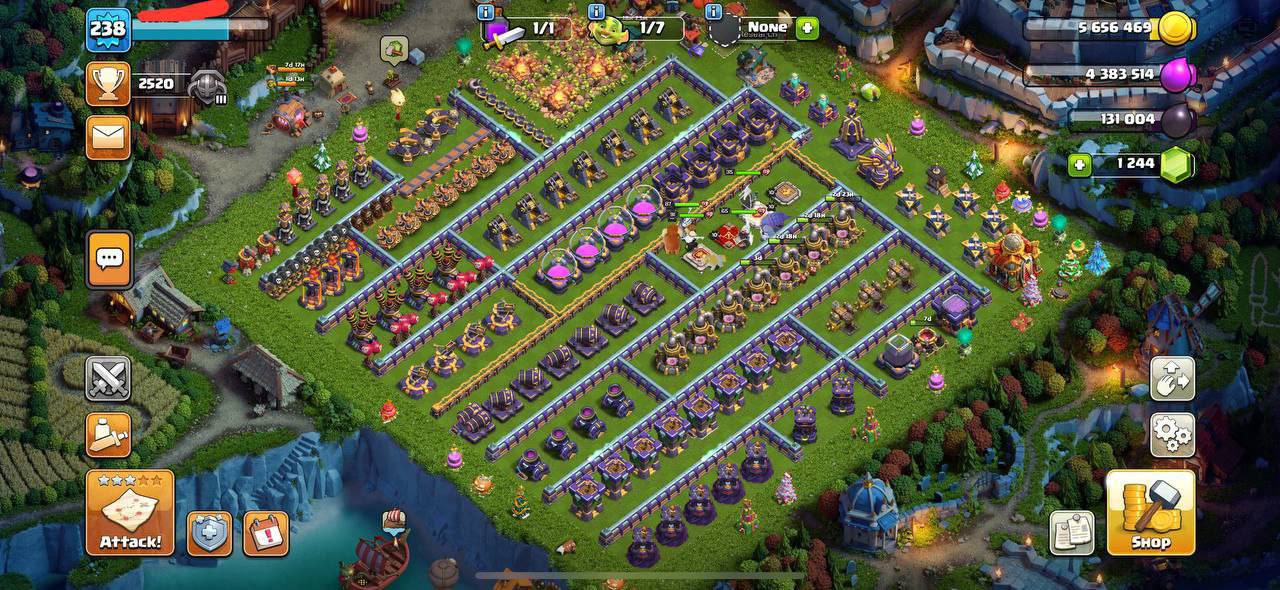Tap the silver shield plus icon
1280x590 pixels.
pos(210,533)
